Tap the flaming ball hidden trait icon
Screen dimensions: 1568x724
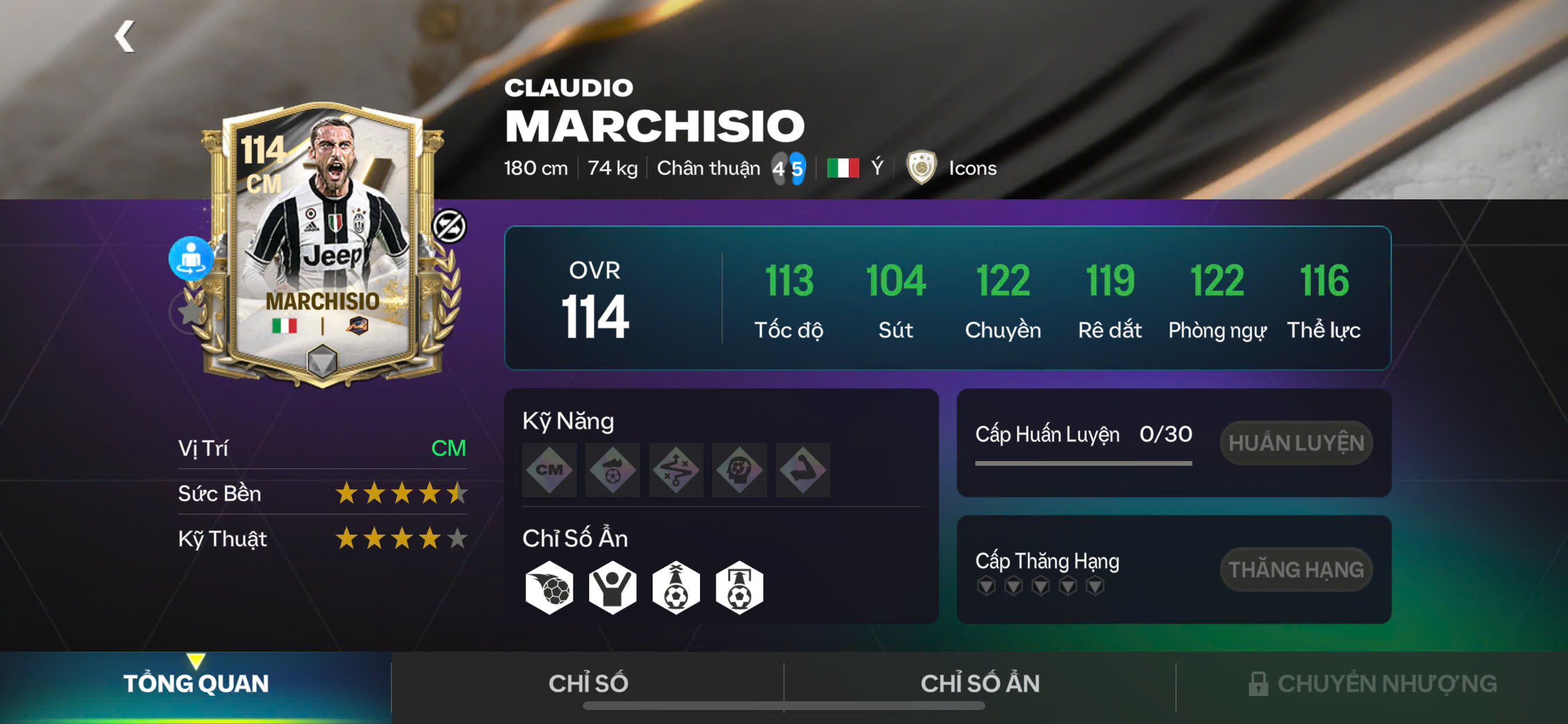549,588
